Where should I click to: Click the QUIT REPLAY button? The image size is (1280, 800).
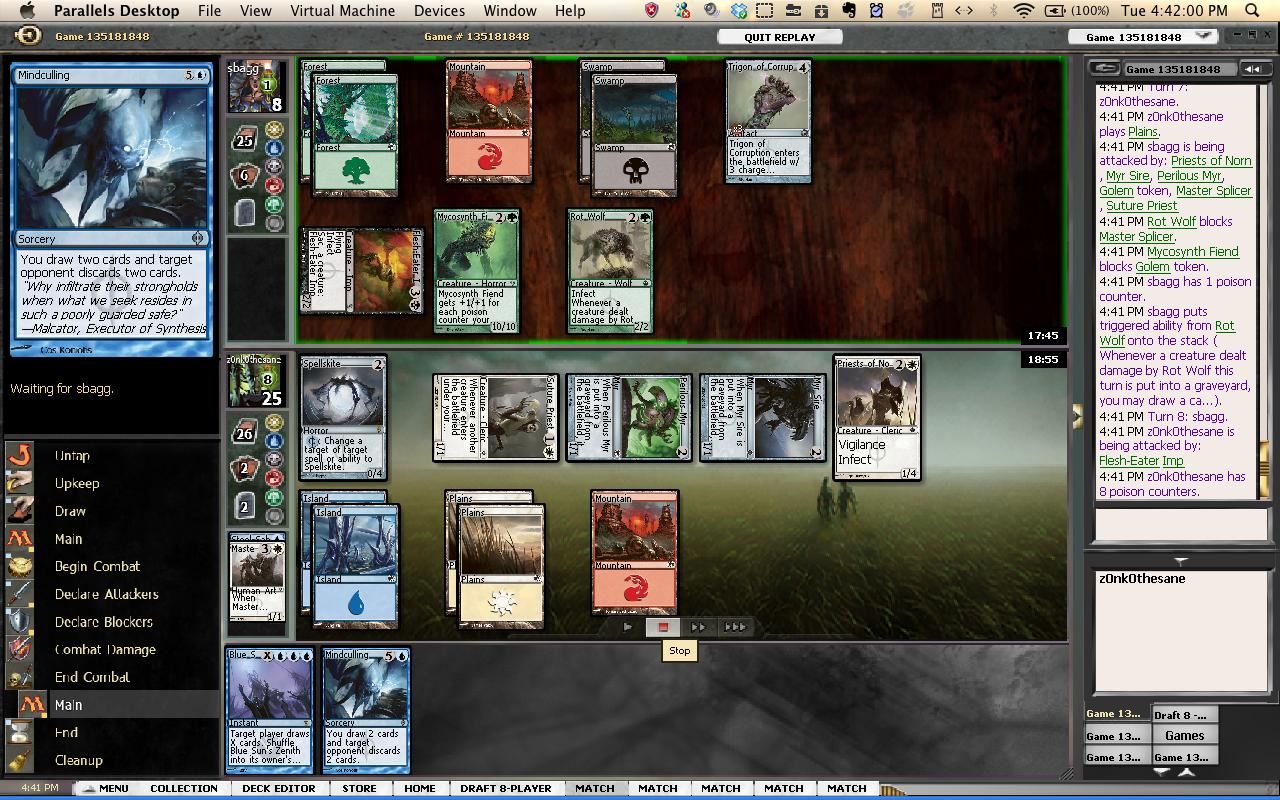(779, 37)
